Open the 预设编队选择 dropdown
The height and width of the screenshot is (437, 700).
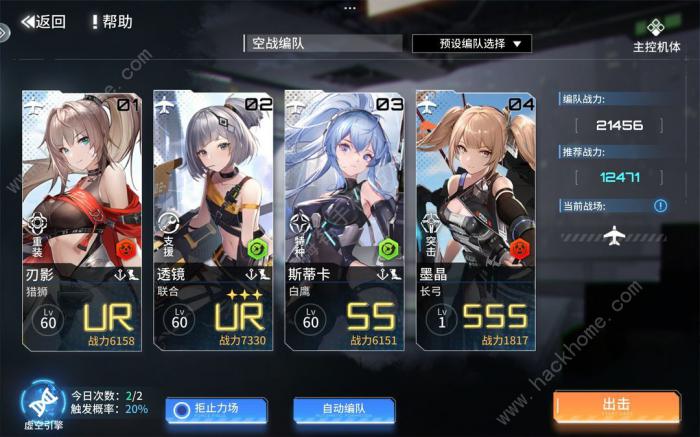(471, 44)
